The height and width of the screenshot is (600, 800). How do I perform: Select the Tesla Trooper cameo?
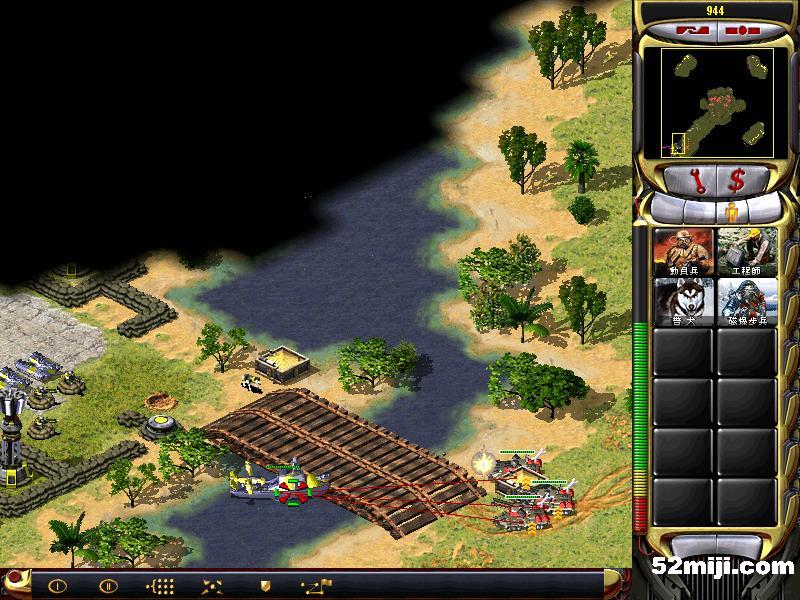[x=746, y=301]
